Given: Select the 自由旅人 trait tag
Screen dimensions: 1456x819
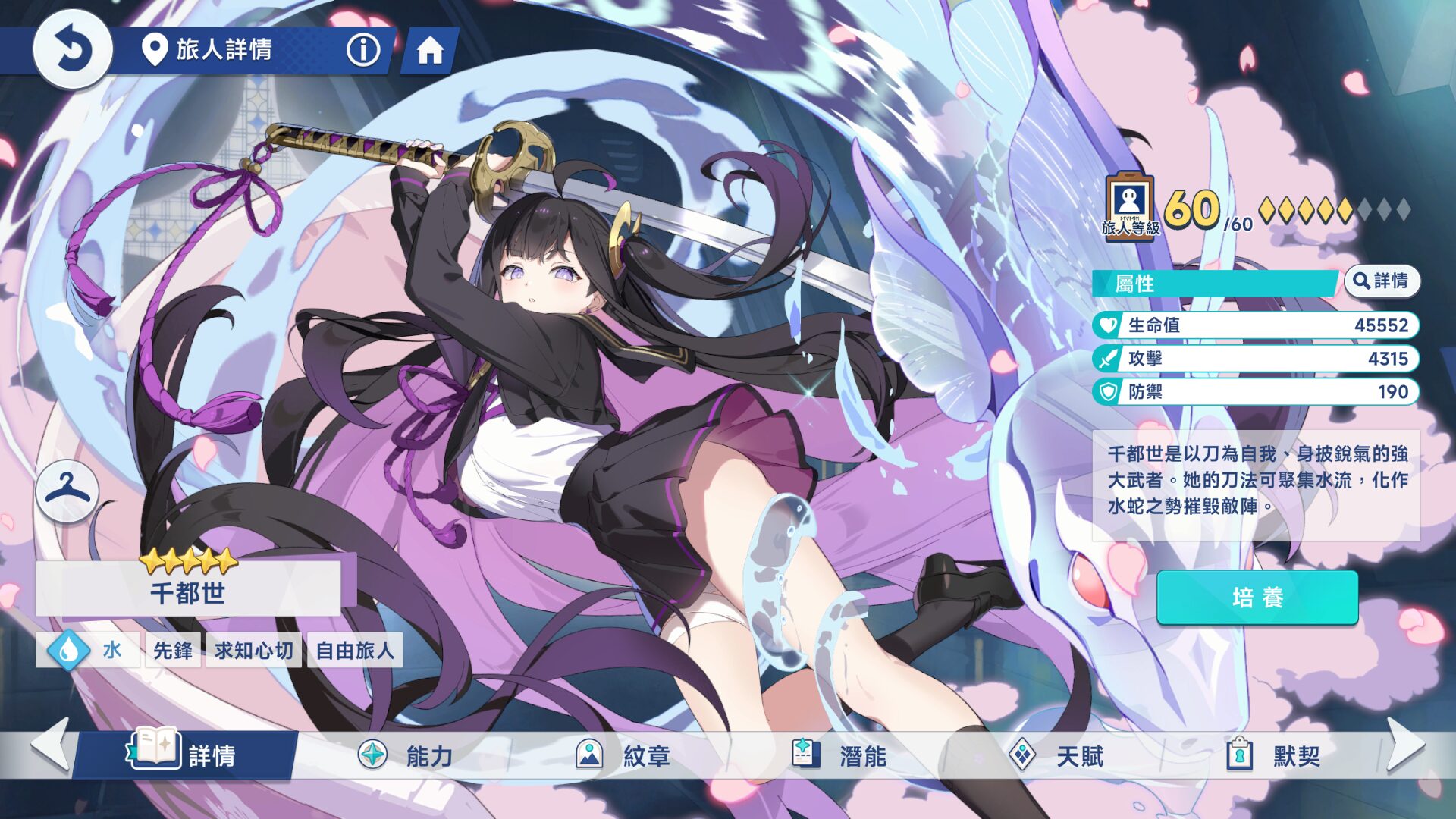Looking at the screenshot, I should (354, 650).
